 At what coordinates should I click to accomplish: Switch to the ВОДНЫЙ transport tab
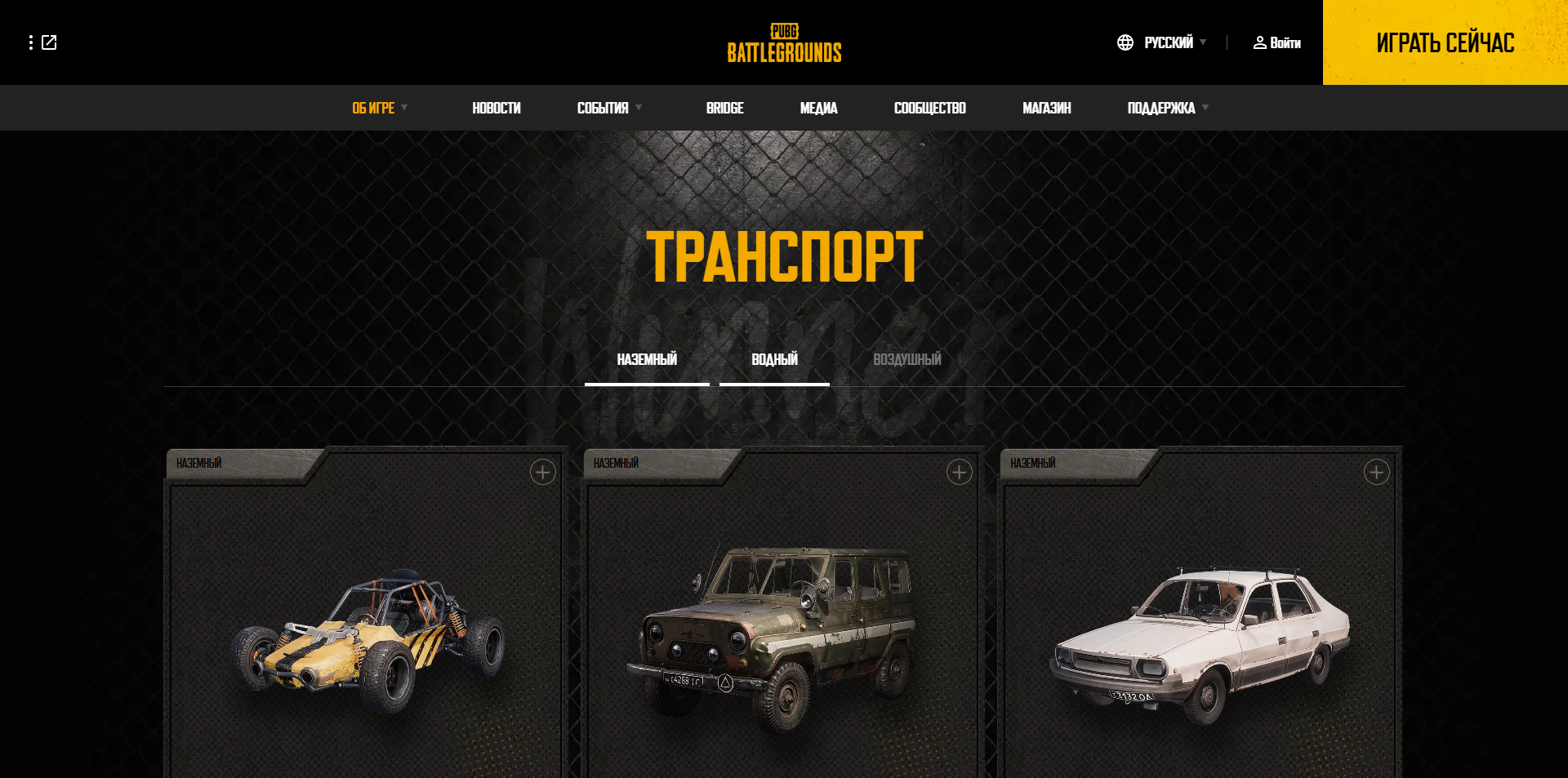[x=773, y=358]
